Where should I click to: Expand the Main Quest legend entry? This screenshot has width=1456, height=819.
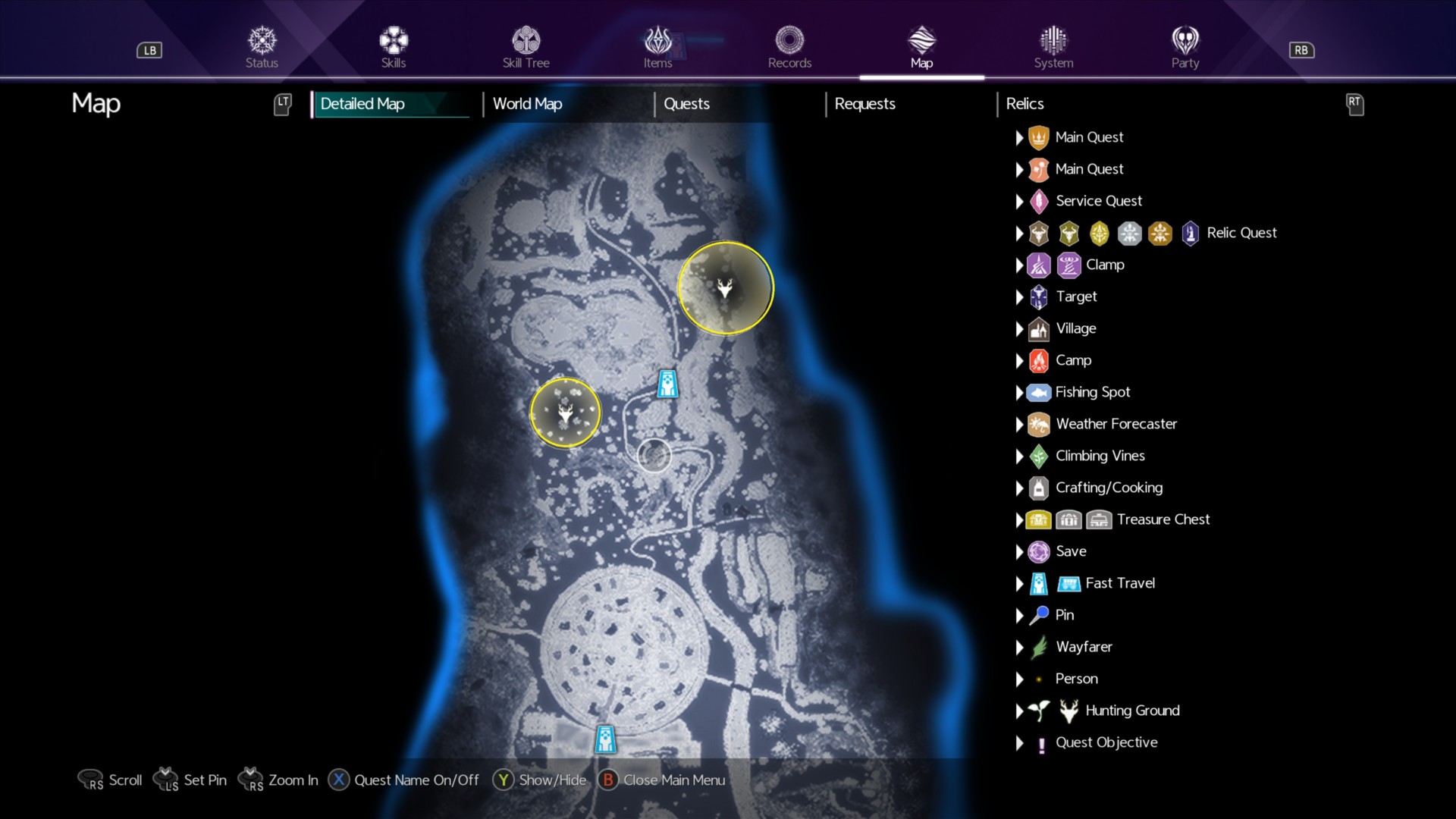(1020, 137)
